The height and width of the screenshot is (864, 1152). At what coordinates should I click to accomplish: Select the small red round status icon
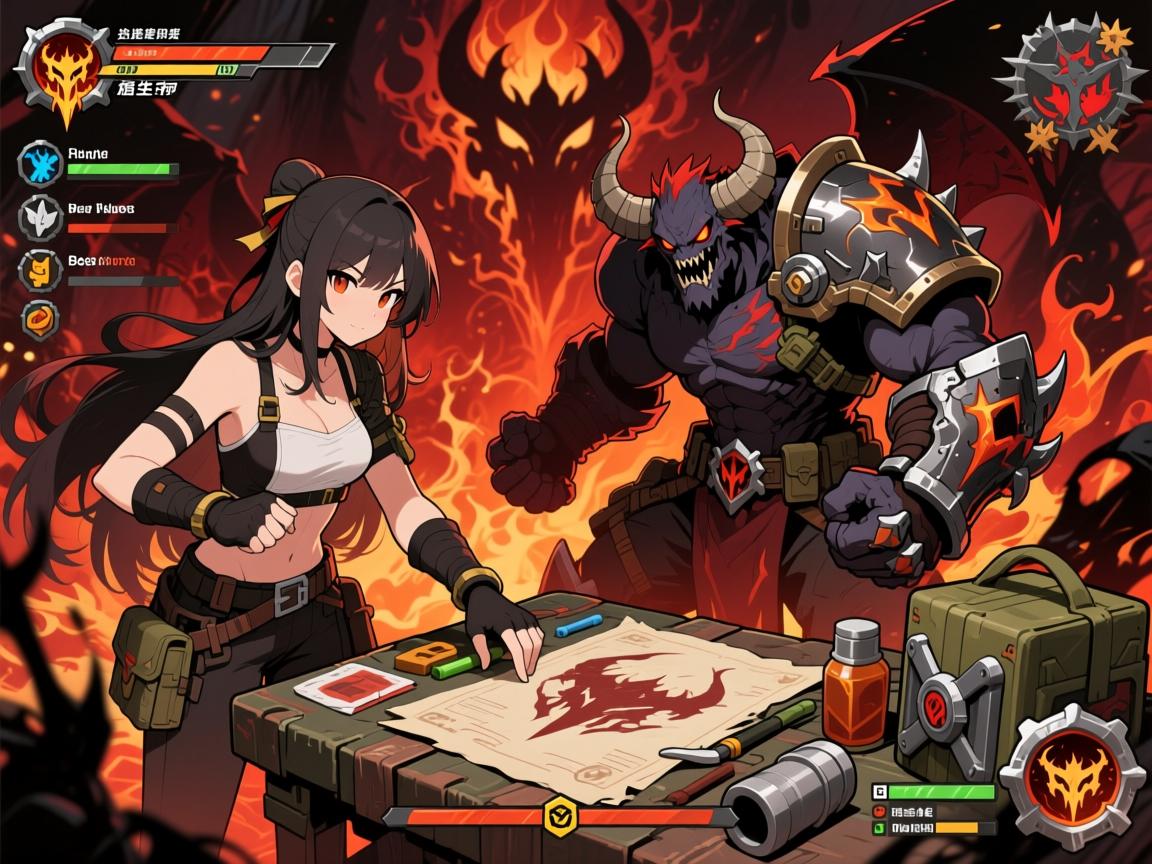879,811
